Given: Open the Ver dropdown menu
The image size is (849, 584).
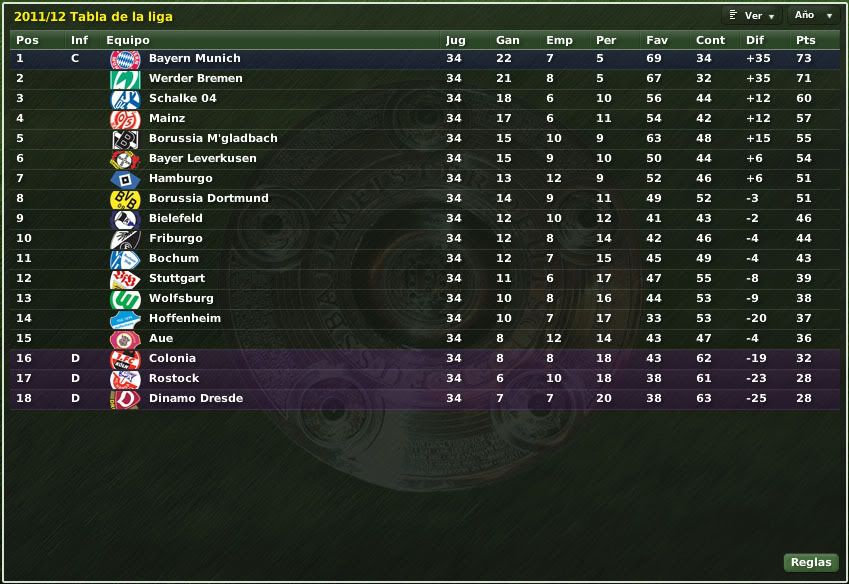Looking at the screenshot, I should [x=751, y=16].
